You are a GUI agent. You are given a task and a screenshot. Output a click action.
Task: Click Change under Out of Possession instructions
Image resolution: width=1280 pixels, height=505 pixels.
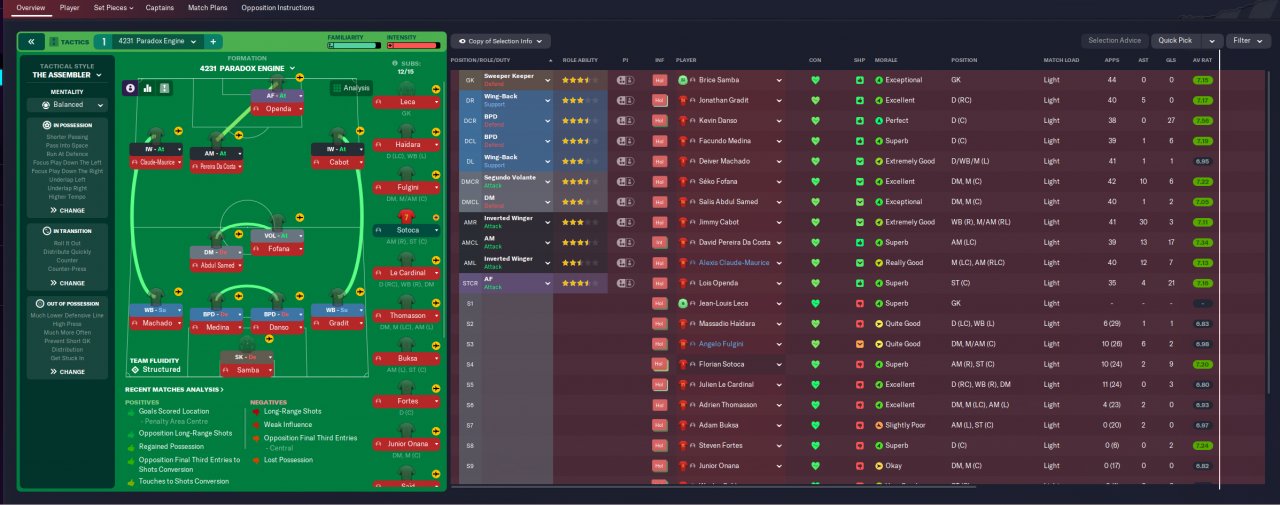click(x=67, y=372)
